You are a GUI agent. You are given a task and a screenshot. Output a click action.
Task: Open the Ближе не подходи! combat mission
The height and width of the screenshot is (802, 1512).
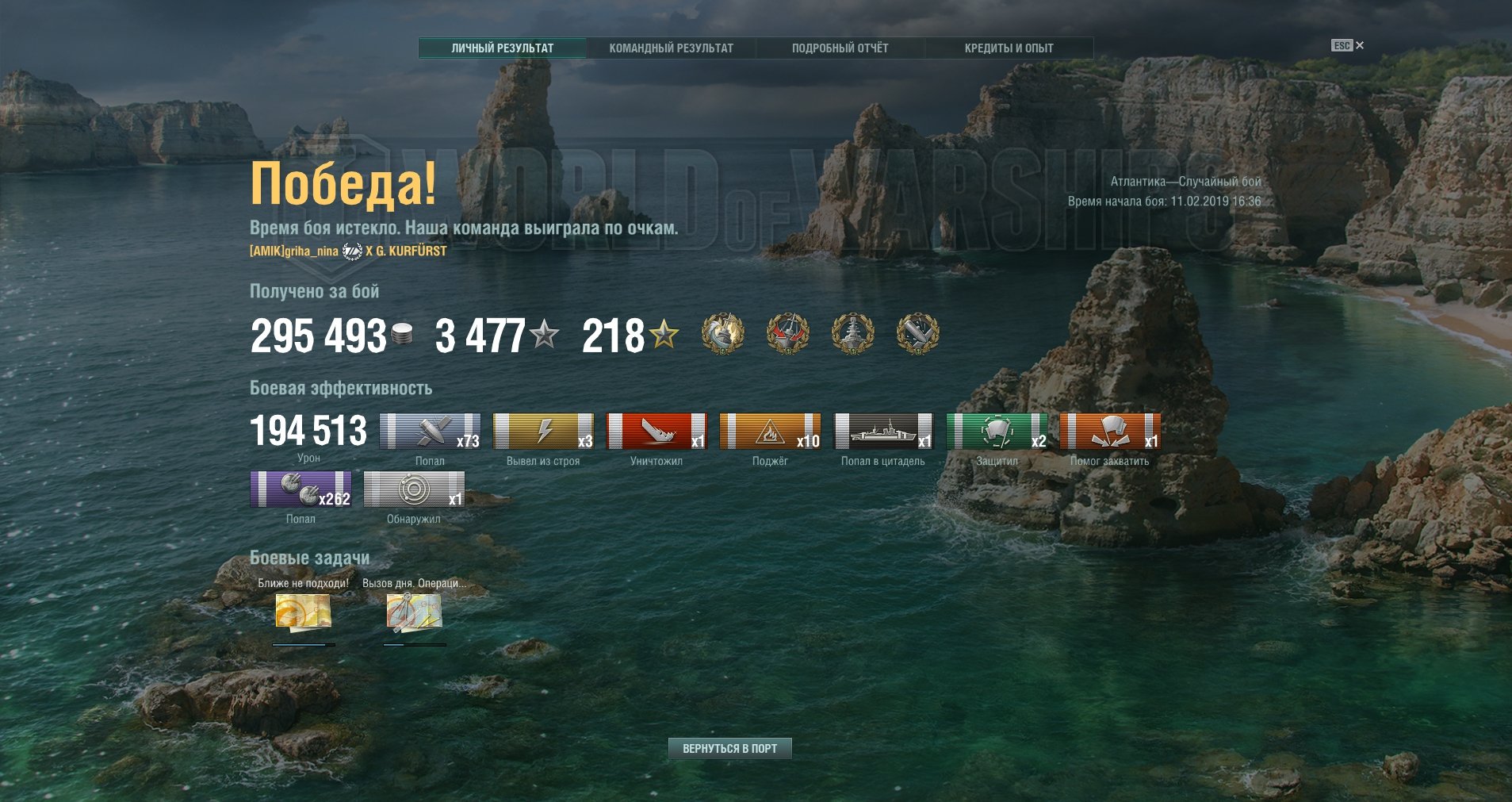tap(303, 612)
